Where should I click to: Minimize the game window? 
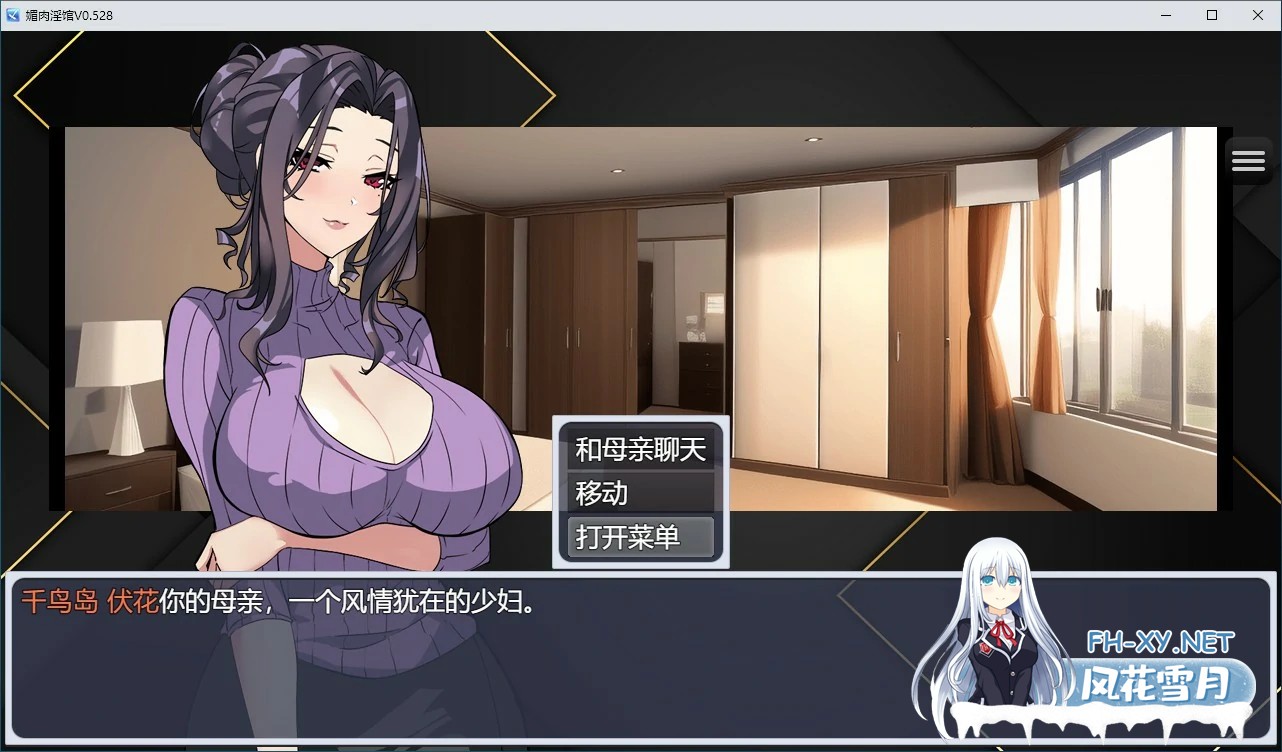[x=1165, y=15]
